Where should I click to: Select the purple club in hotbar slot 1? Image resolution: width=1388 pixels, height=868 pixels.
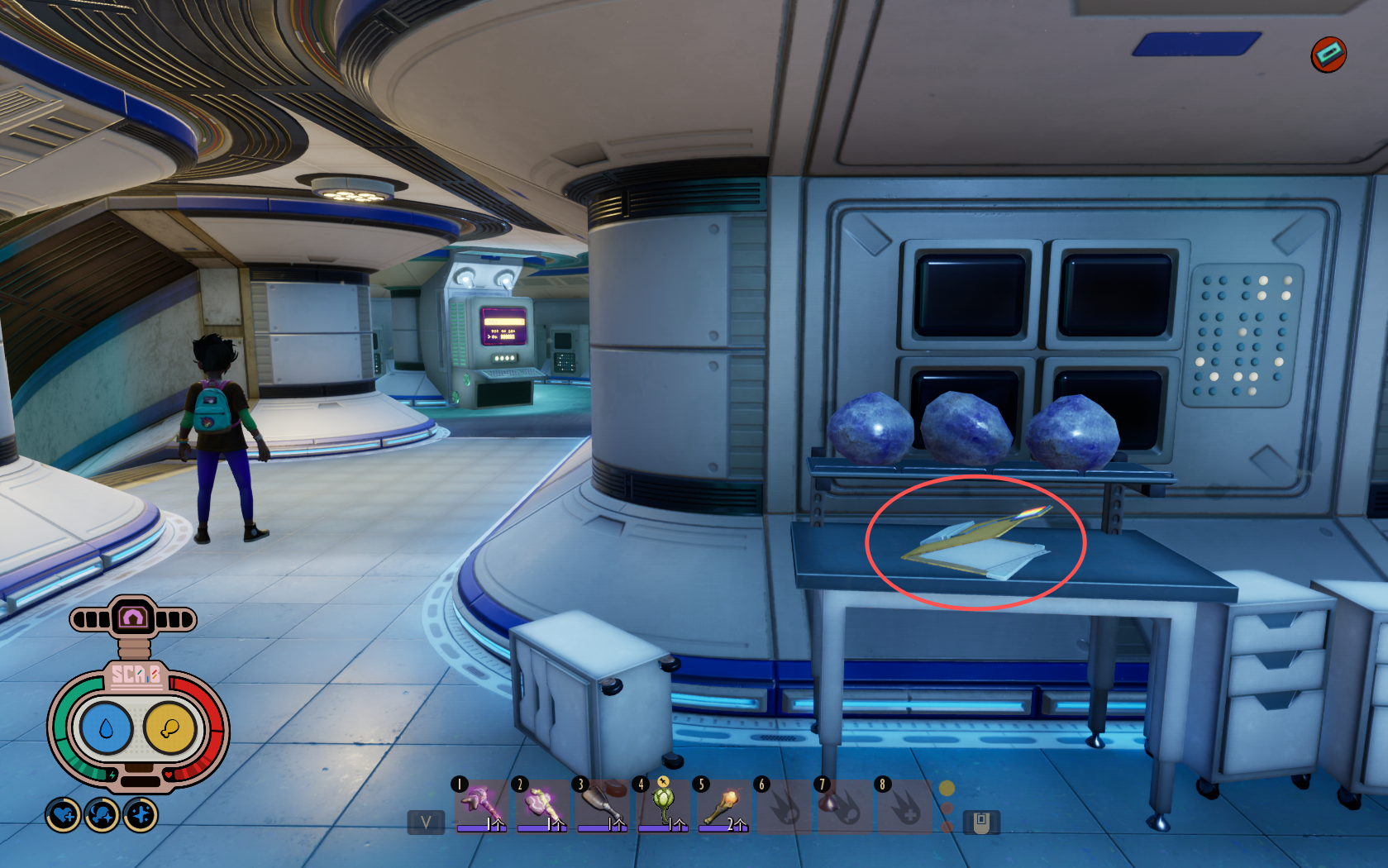click(x=481, y=804)
